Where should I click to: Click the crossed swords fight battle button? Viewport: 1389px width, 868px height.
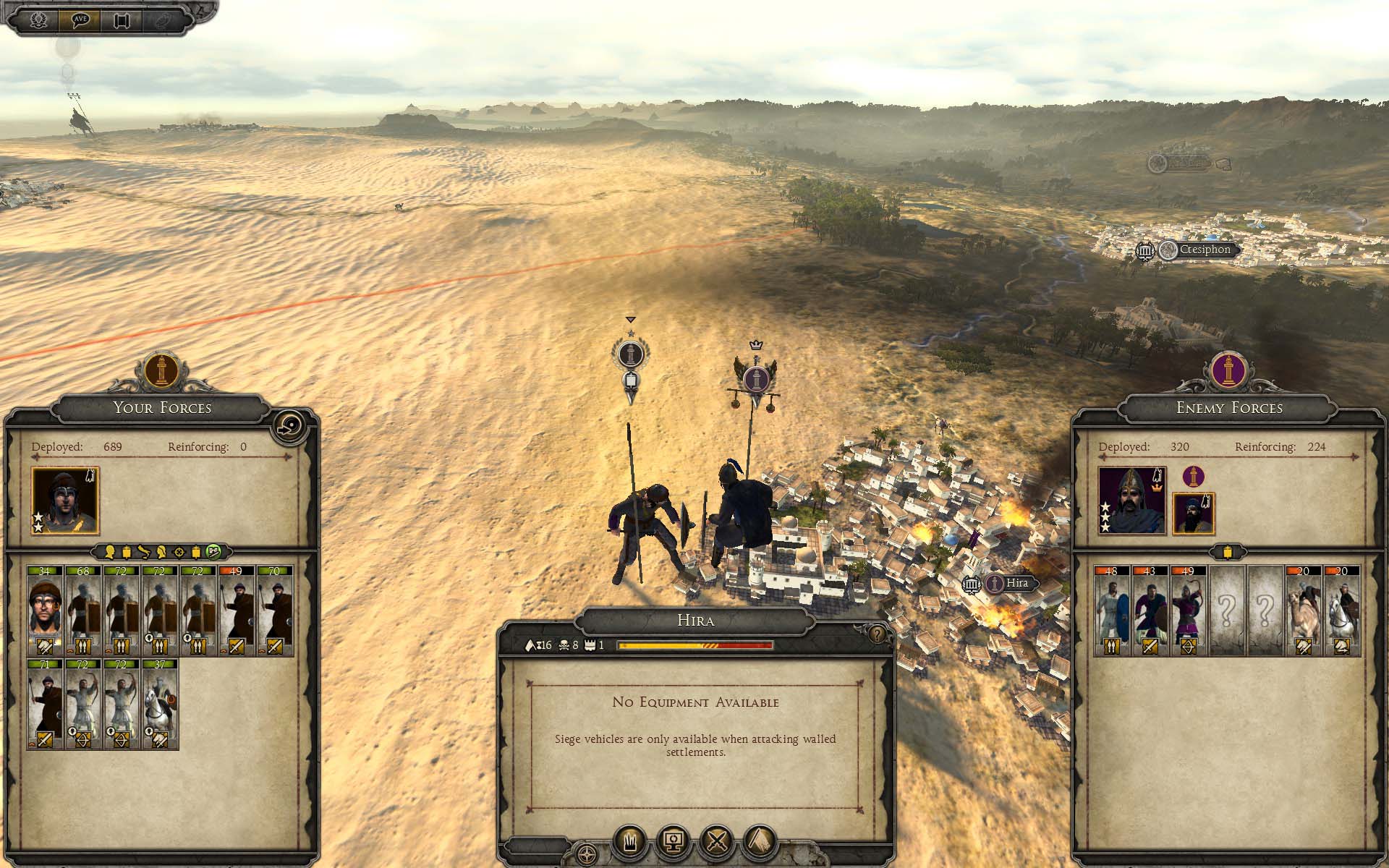[x=716, y=841]
